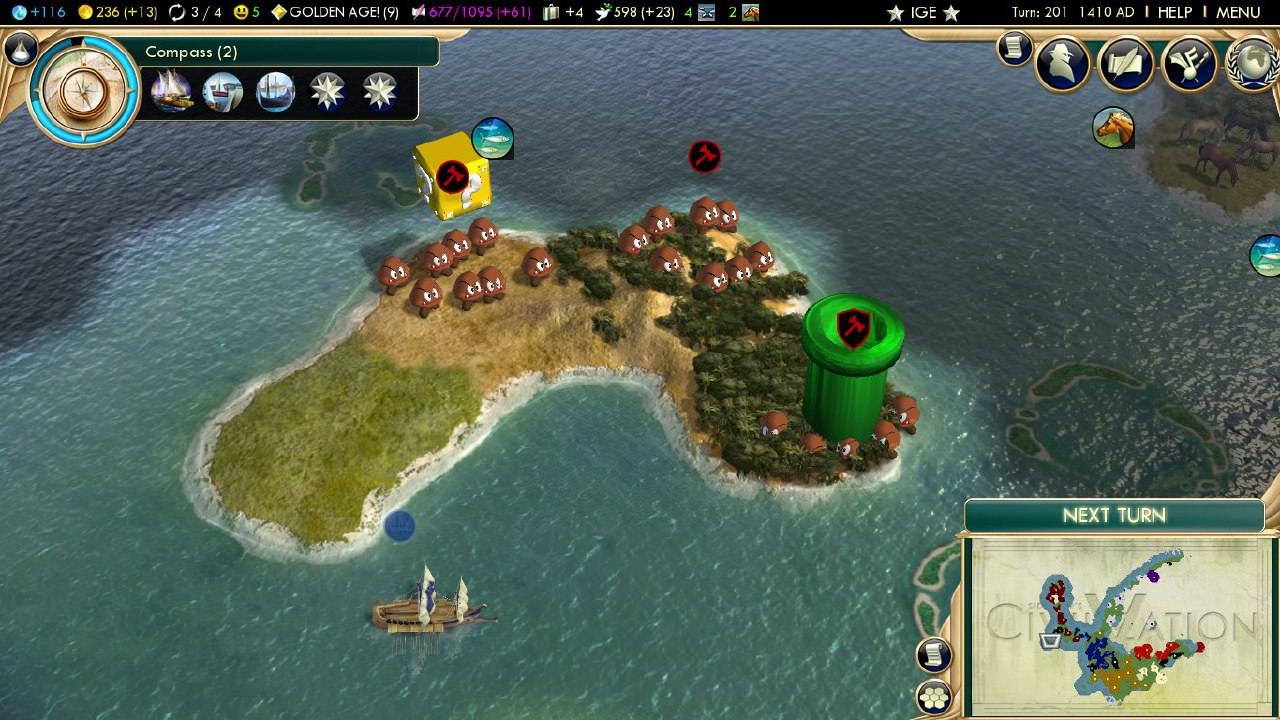The width and height of the screenshot is (1280, 720).
Task: Open the scroll button beside the minimap
Action: (934, 655)
